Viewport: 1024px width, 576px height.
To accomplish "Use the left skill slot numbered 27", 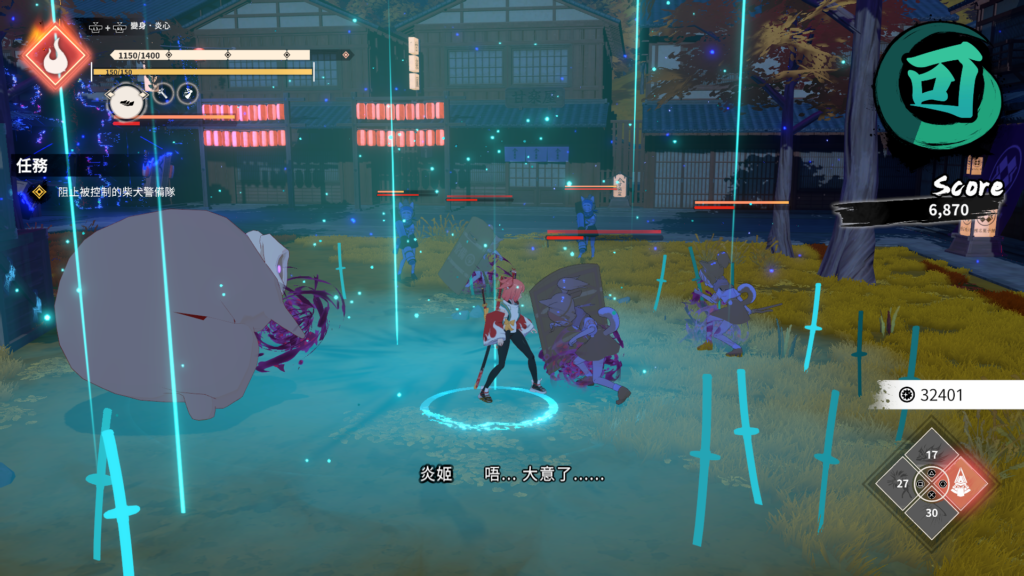I will coord(903,484).
